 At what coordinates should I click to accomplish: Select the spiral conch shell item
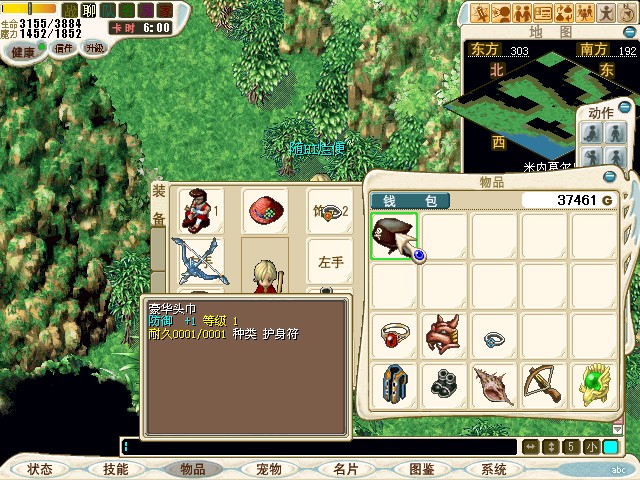[x=494, y=384]
